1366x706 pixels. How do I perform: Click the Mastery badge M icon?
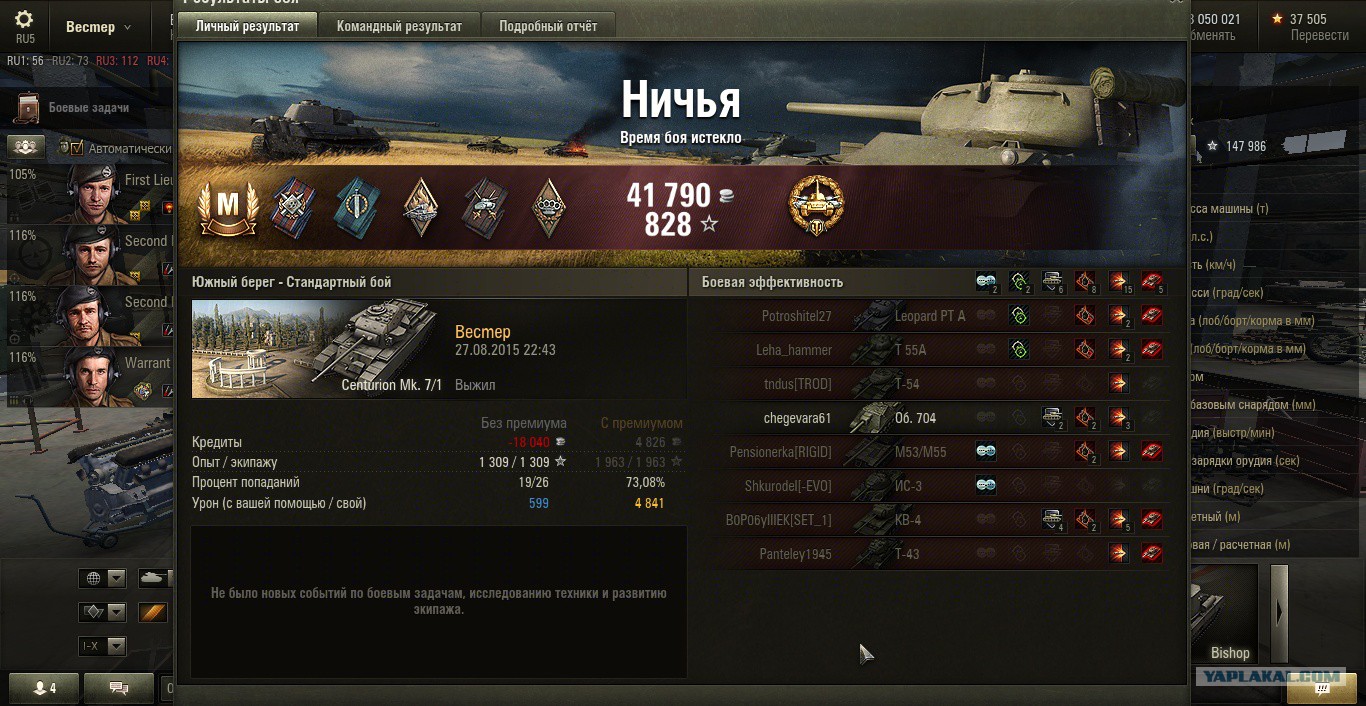(x=228, y=207)
